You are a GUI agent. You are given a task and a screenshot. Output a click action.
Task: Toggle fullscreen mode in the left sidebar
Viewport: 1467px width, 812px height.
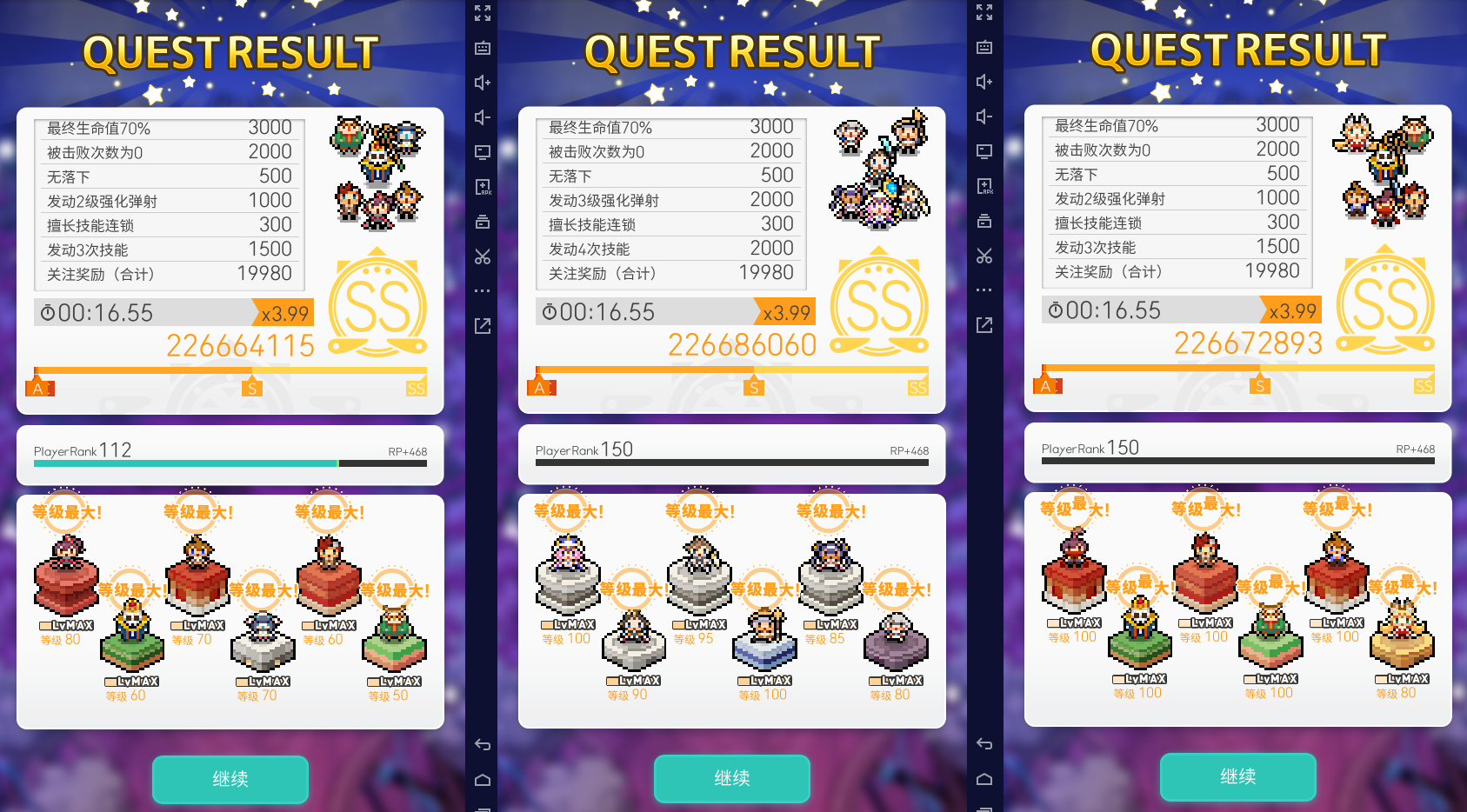click(x=483, y=13)
